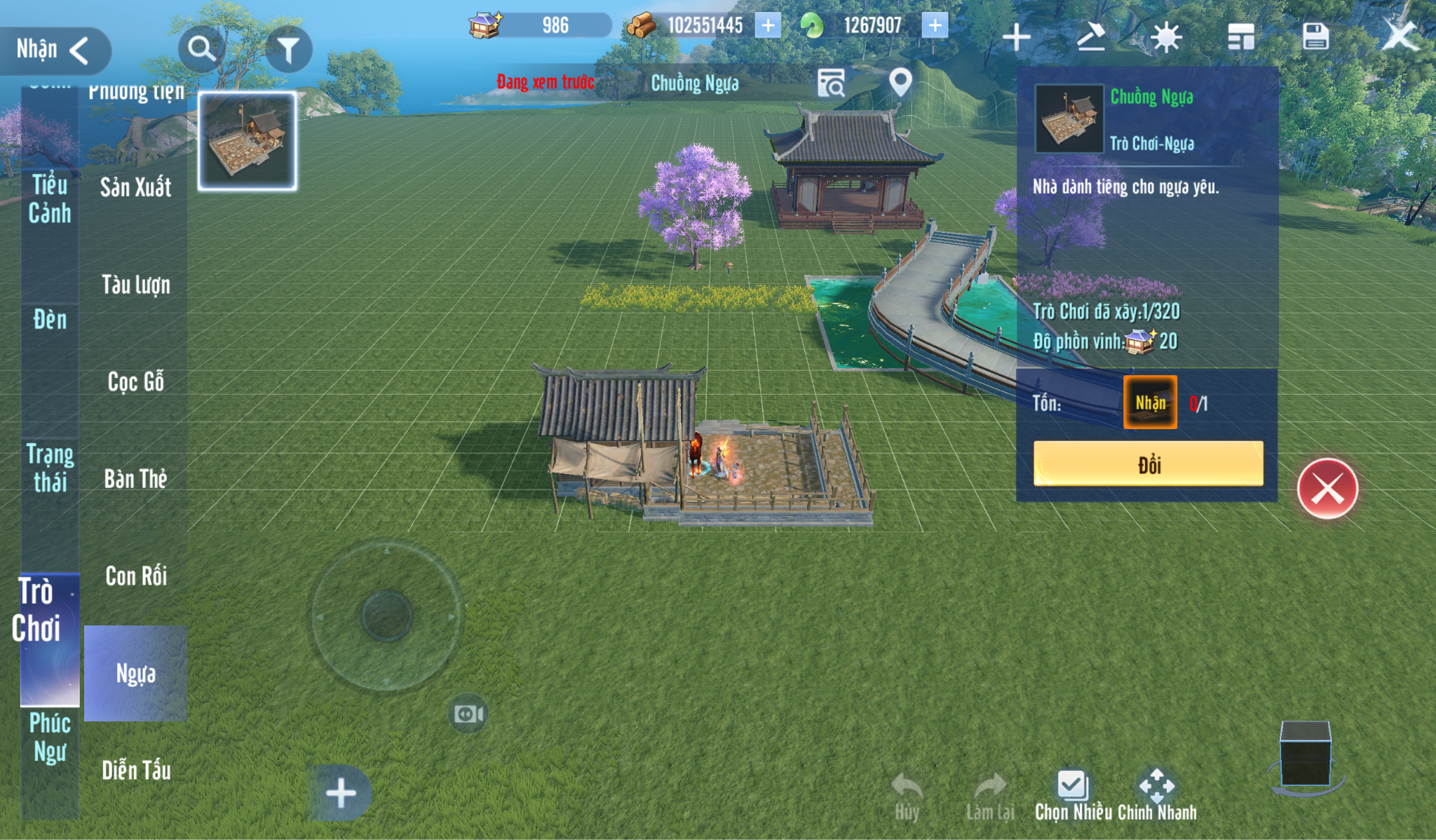Choose the Đèn category tab
This screenshot has width=1436, height=840.
click(50, 320)
